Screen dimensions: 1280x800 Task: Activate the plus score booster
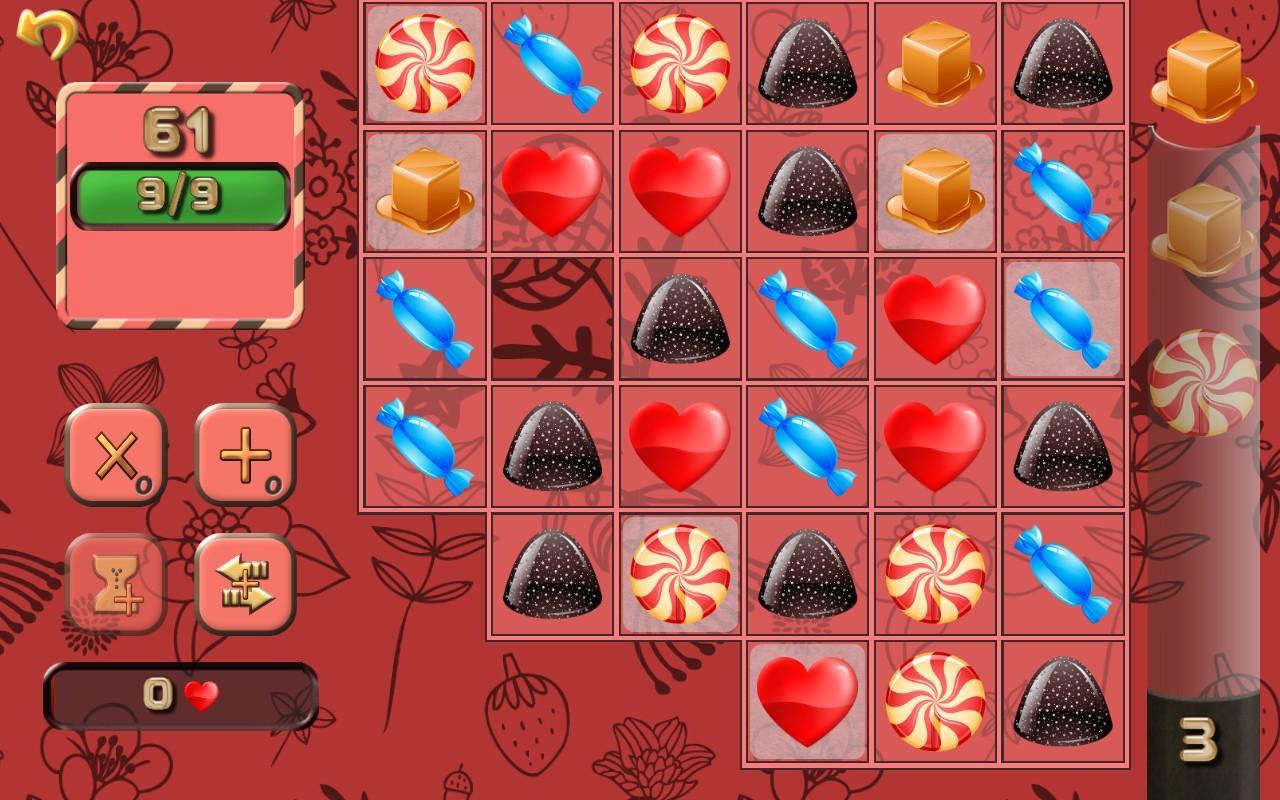[243, 455]
